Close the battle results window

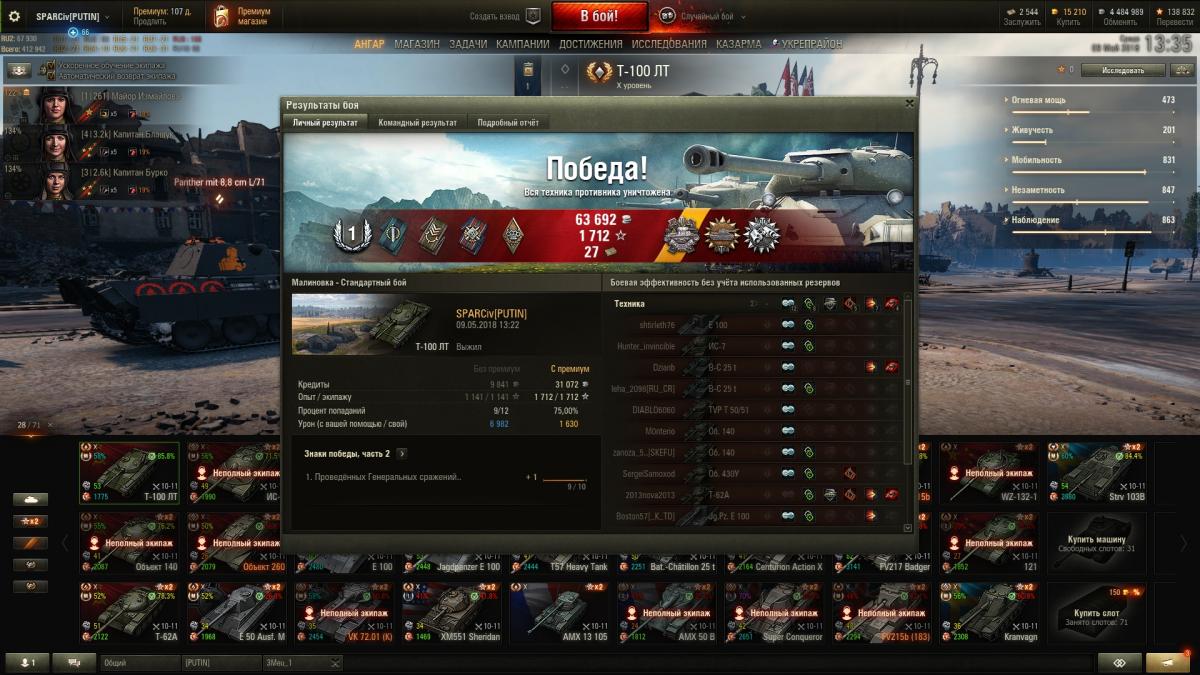[x=909, y=103]
